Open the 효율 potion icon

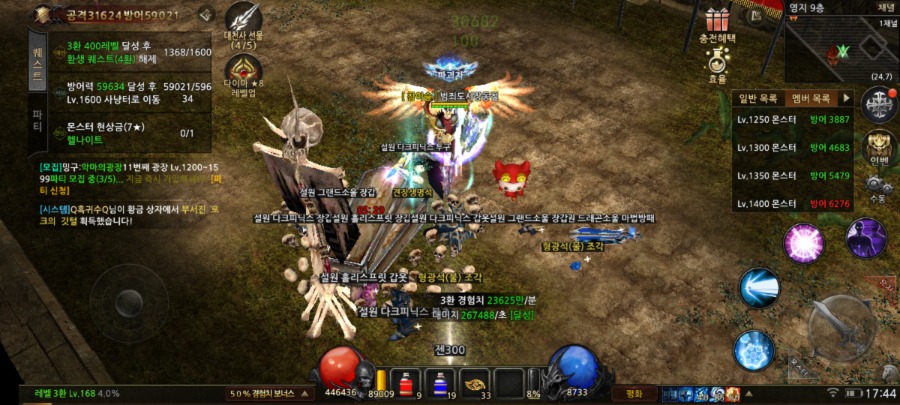[x=716, y=67]
